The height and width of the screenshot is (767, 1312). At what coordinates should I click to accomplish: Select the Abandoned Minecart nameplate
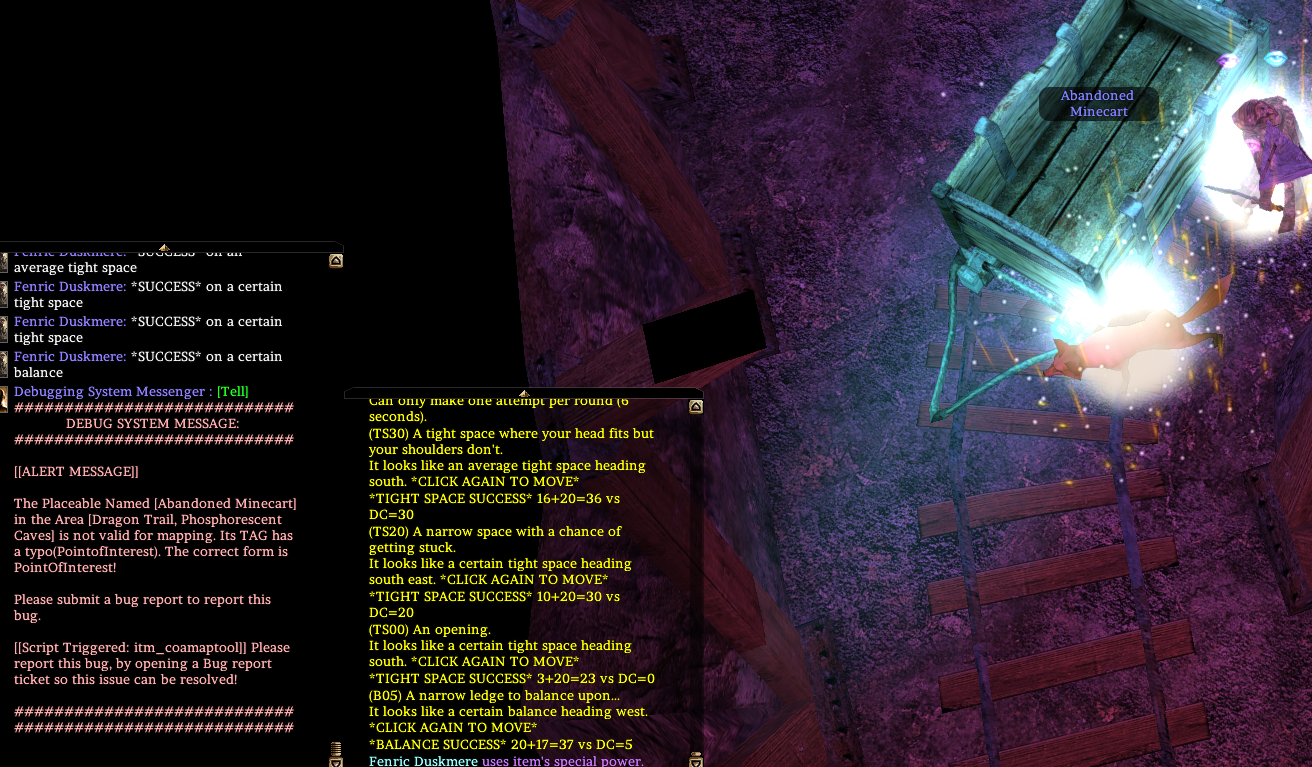(x=1098, y=103)
